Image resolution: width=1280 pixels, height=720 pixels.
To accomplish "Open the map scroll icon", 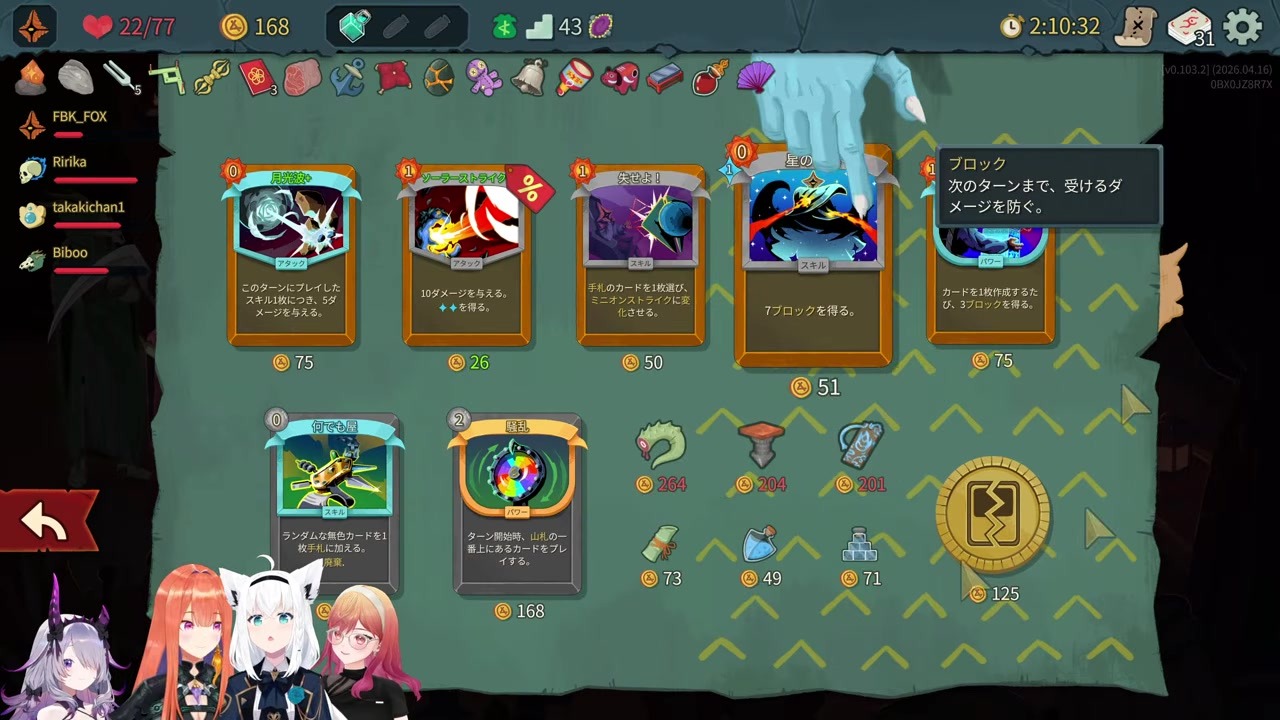I will [x=1136, y=27].
